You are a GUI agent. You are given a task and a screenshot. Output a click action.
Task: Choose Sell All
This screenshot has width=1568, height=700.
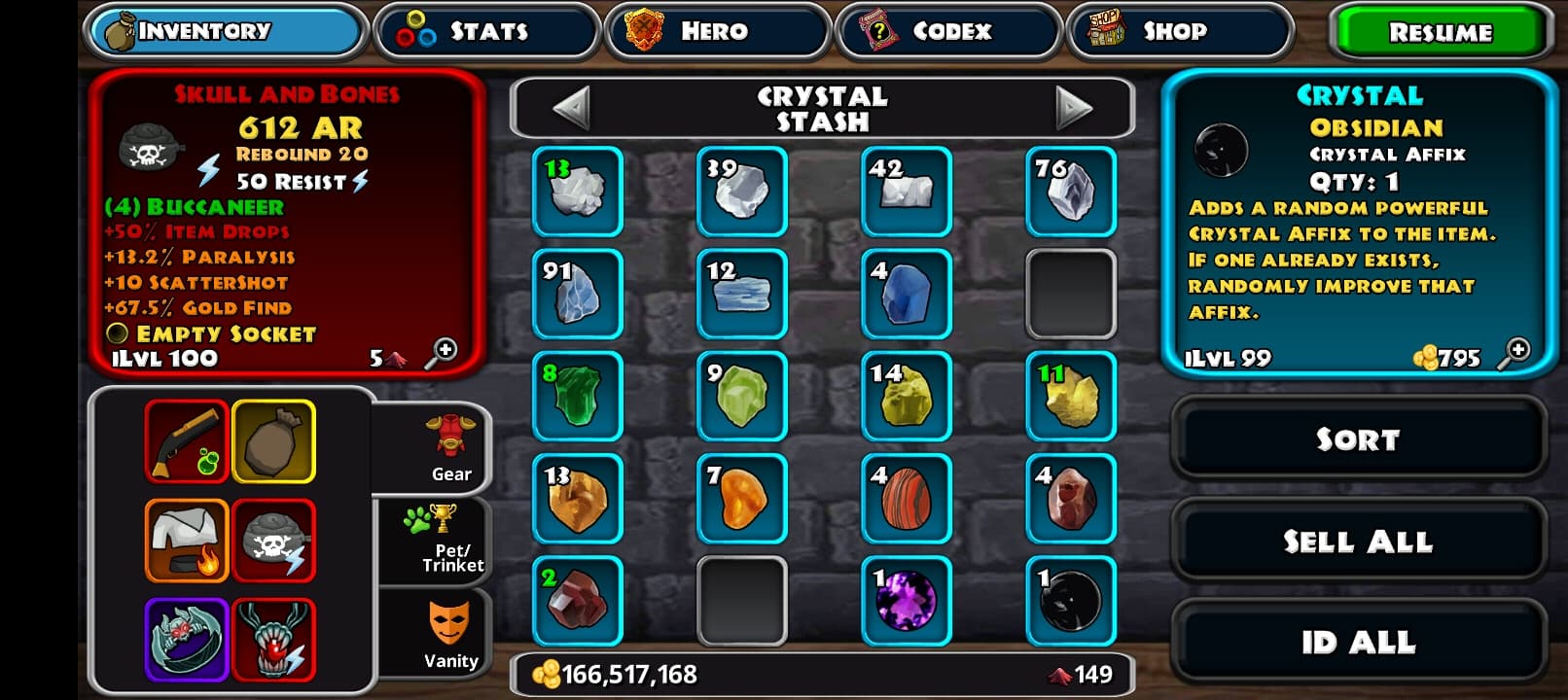click(x=1358, y=542)
